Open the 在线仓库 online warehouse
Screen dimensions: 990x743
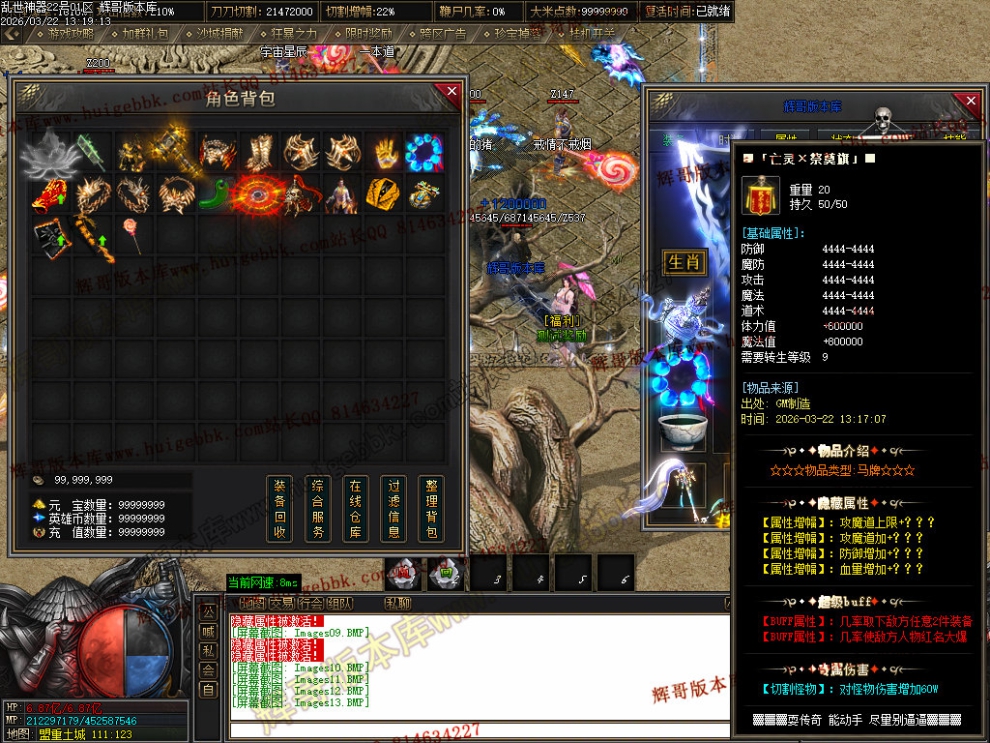coord(355,509)
